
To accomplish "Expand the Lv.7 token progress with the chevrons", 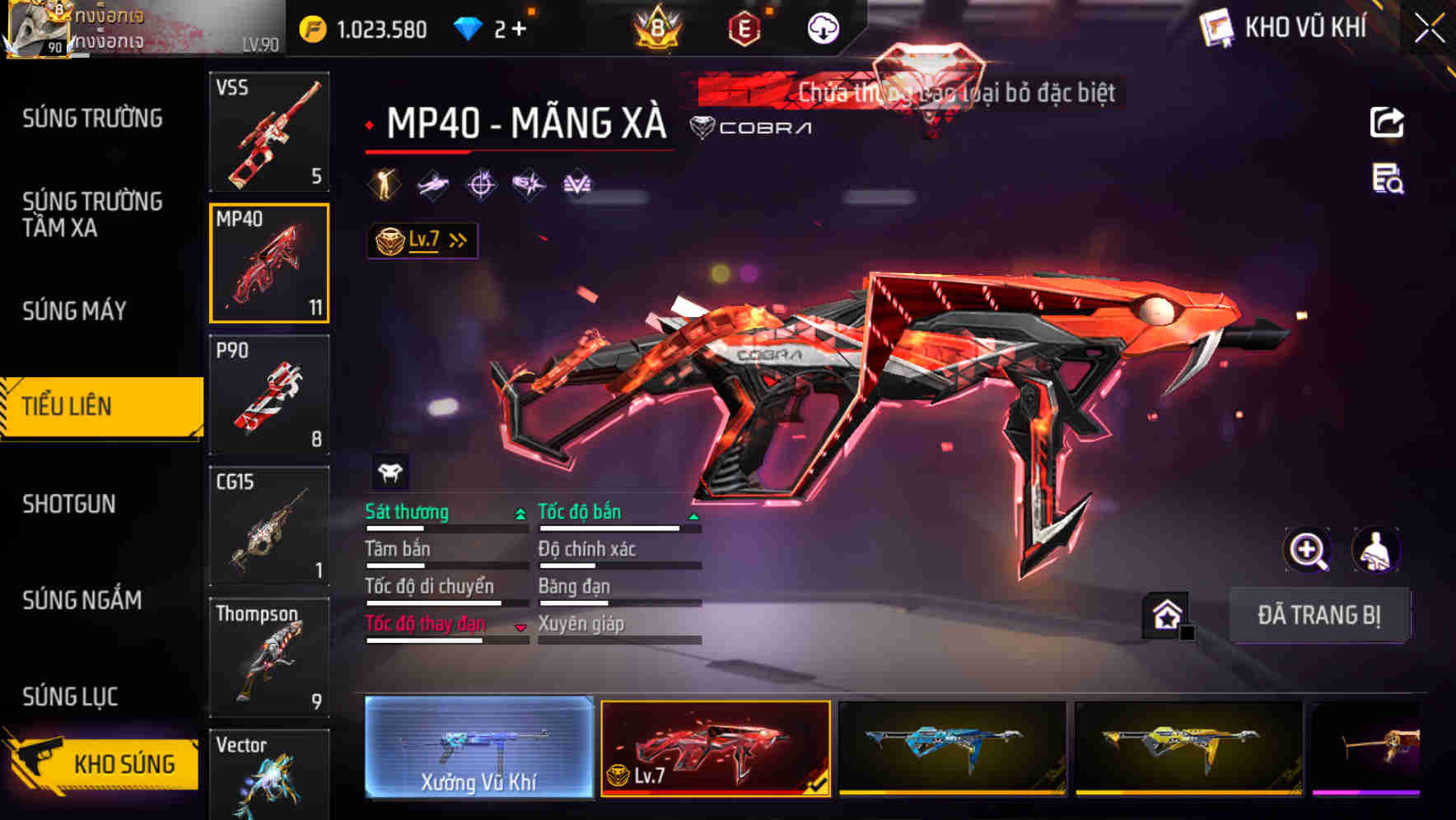I will pos(457,239).
